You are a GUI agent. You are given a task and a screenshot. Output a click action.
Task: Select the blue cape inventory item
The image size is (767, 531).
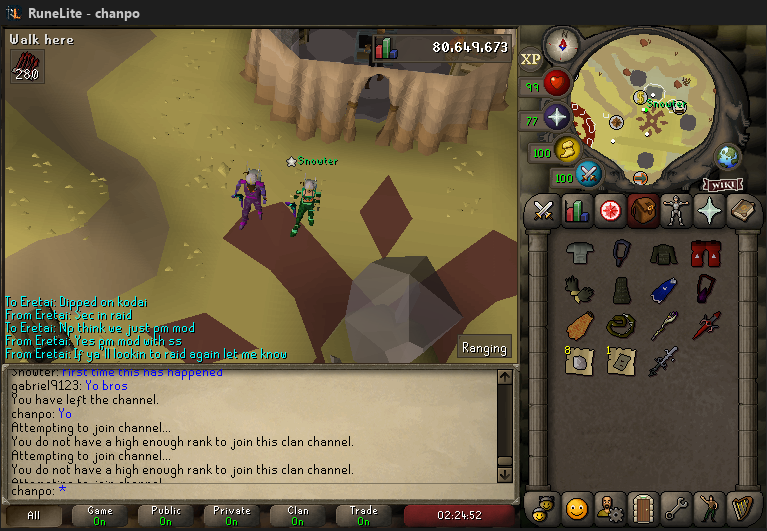coord(664,290)
